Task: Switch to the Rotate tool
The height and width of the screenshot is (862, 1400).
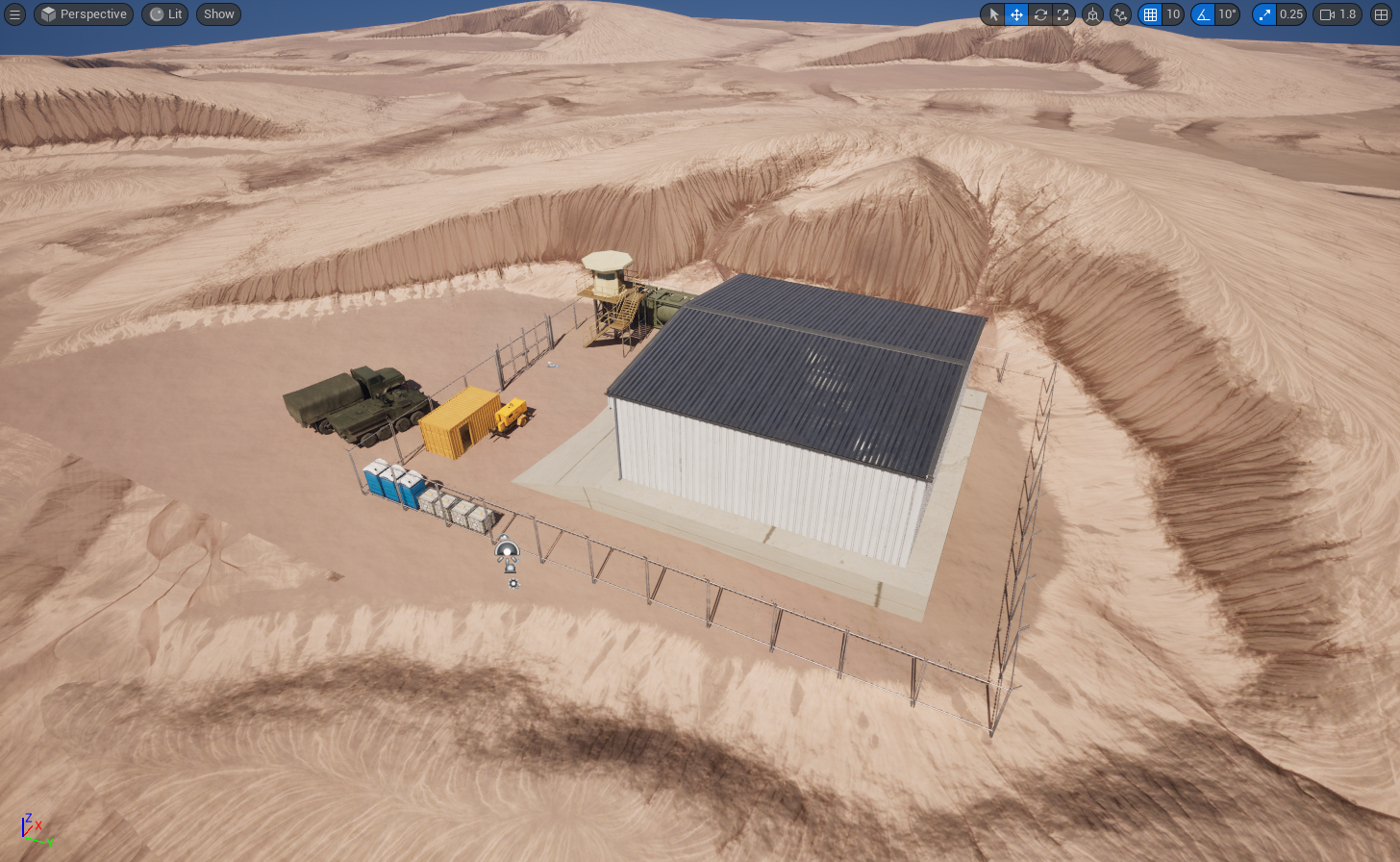Action: click(x=1040, y=14)
